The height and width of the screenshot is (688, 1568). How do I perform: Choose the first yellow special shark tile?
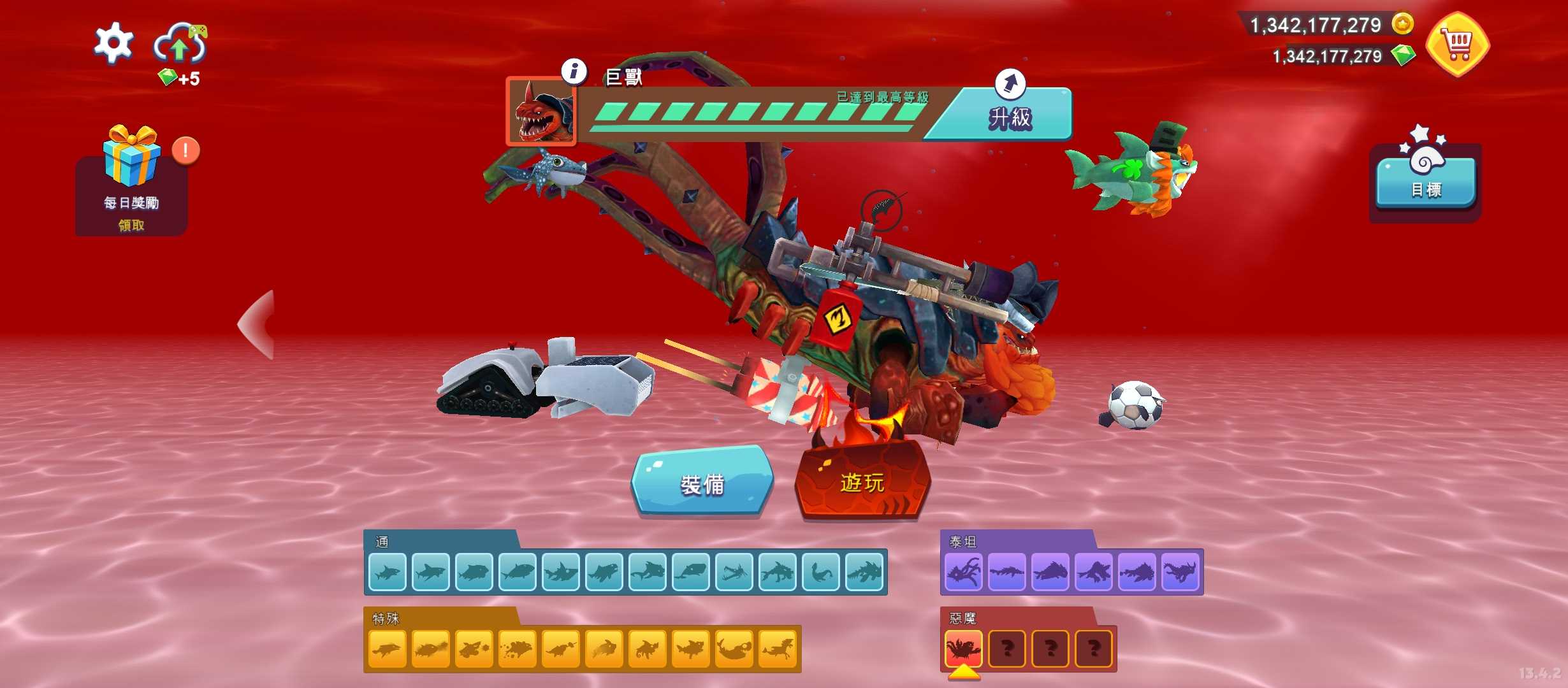coord(387,649)
